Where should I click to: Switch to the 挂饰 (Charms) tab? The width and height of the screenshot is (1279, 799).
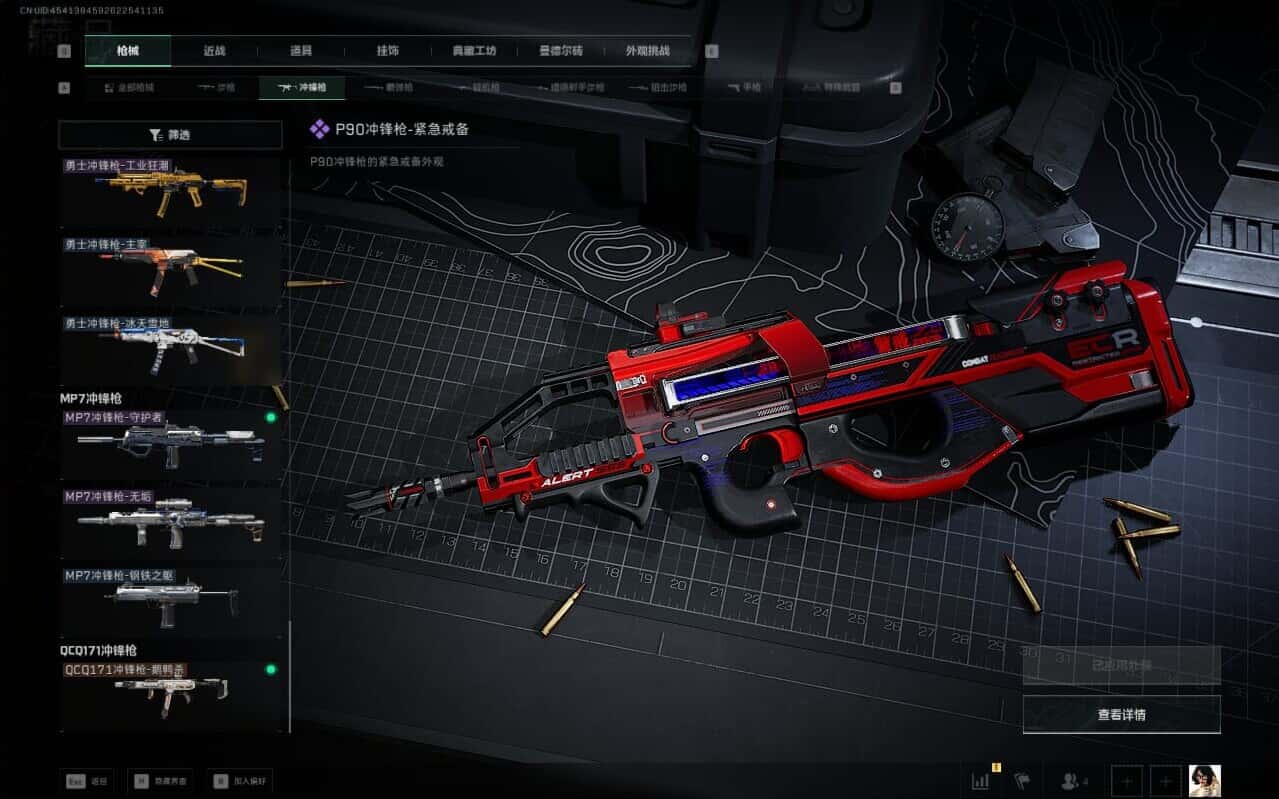[388, 51]
